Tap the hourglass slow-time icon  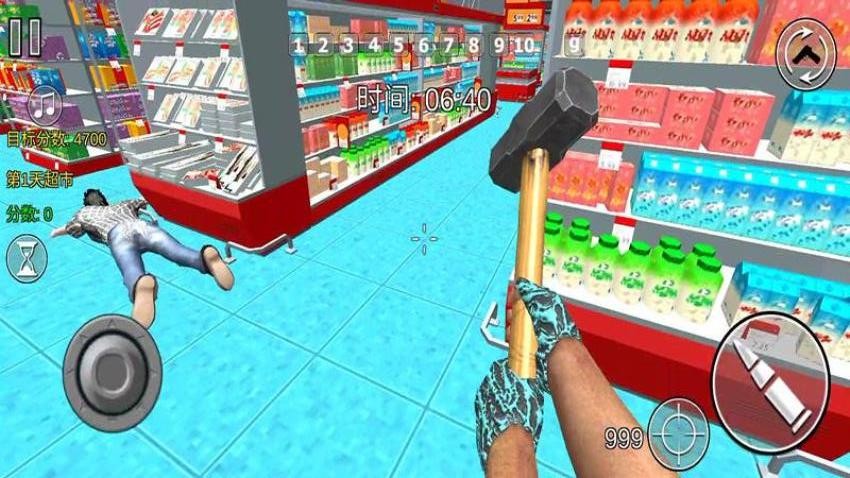point(26,260)
